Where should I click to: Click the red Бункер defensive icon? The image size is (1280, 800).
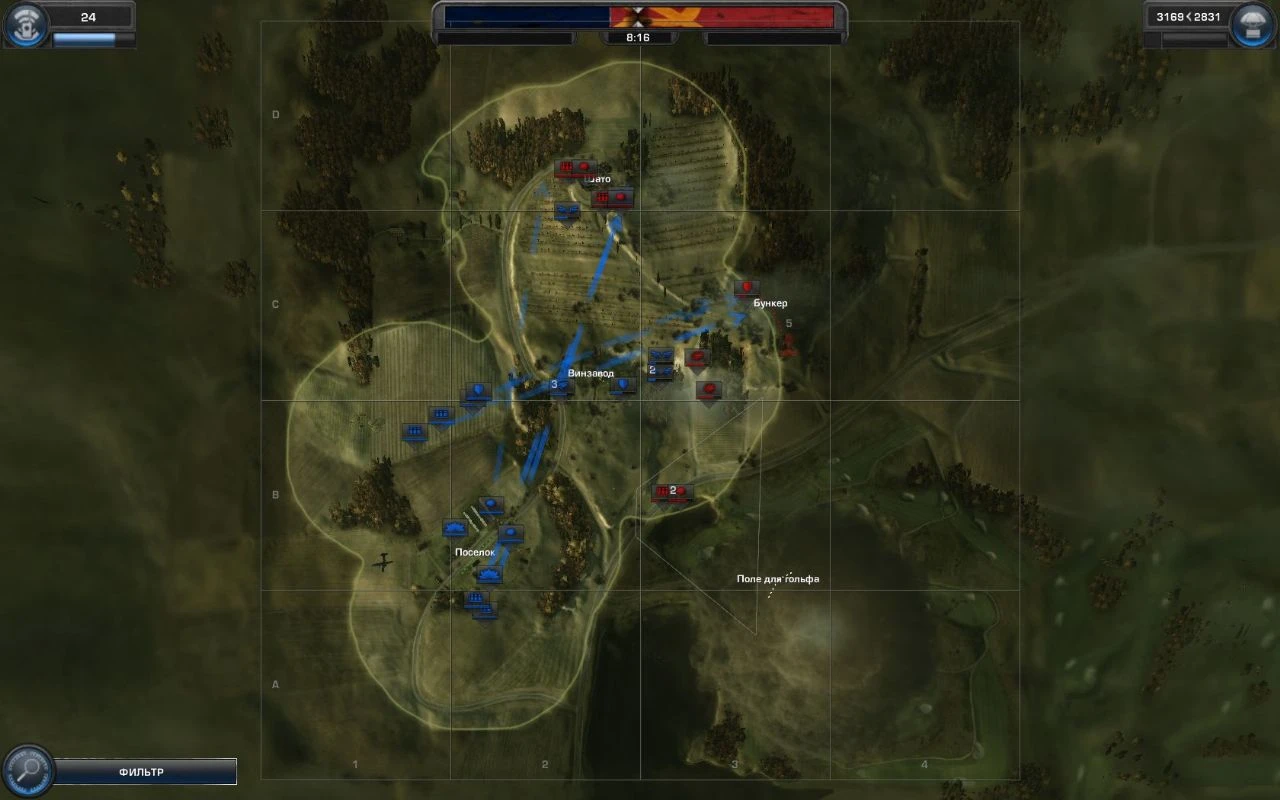click(748, 287)
